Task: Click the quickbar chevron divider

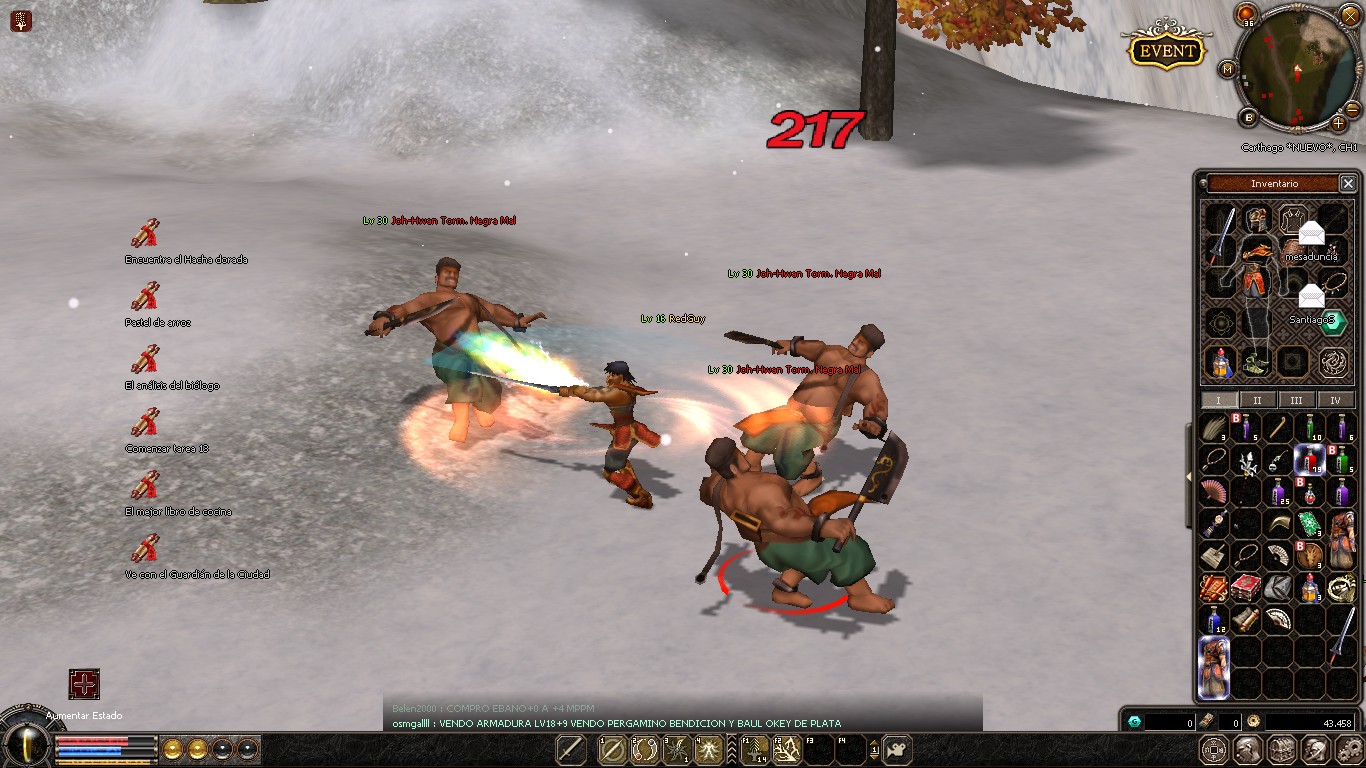Action: pyautogui.click(x=730, y=750)
